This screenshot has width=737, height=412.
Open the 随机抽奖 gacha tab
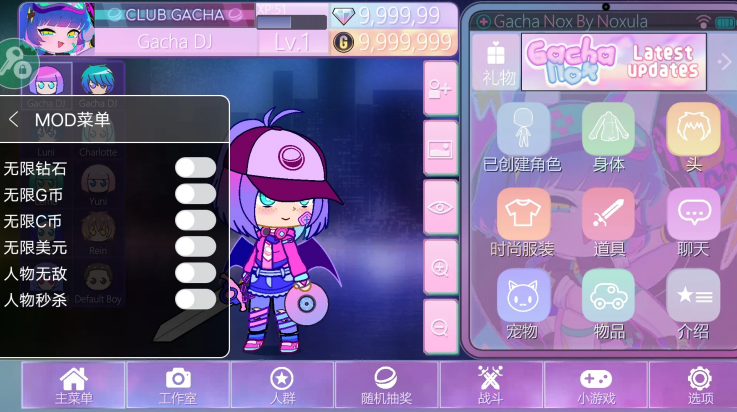tap(386, 386)
